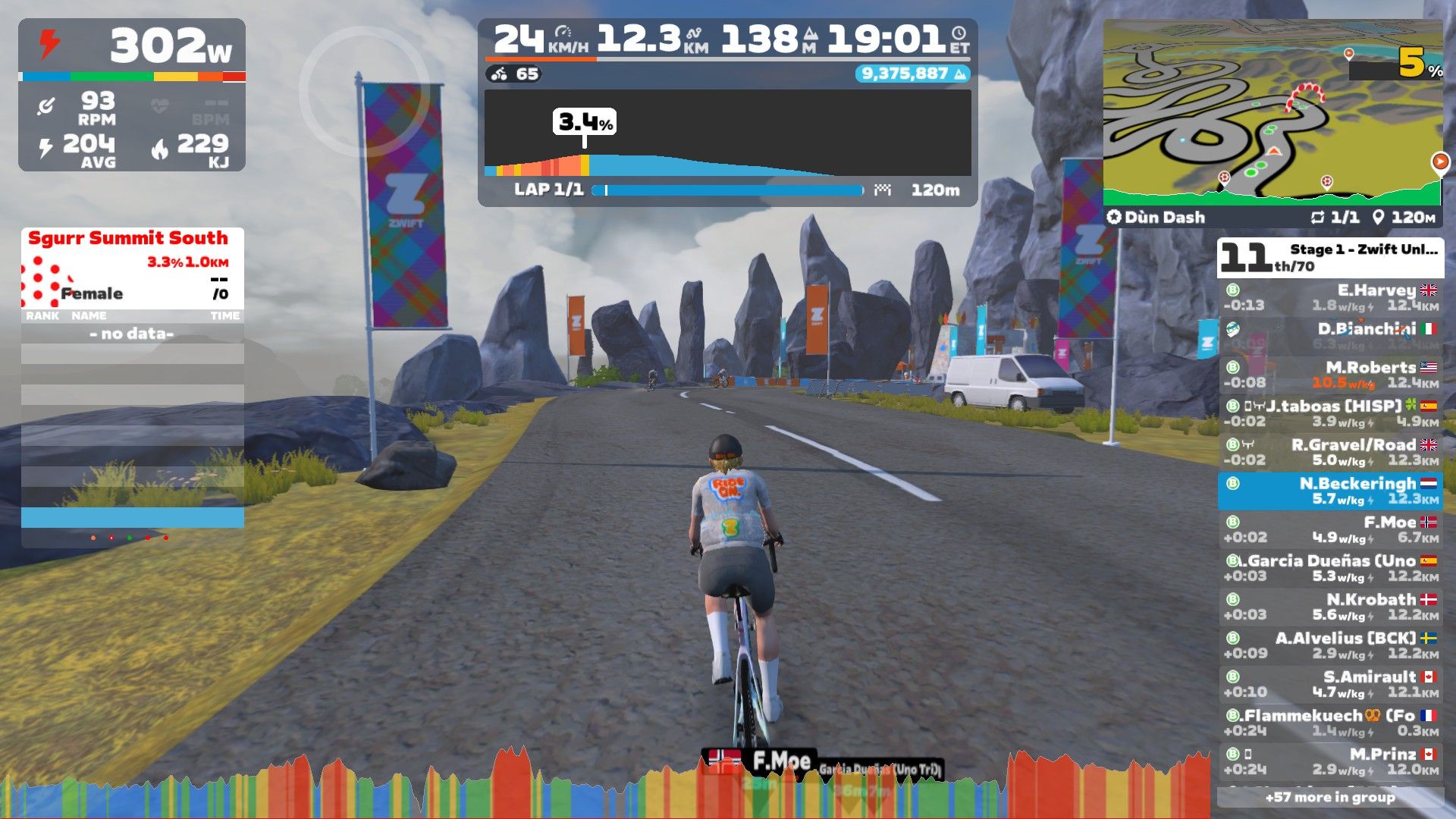Select S.Amirault in the rider list

click(x=1331, y=684)
